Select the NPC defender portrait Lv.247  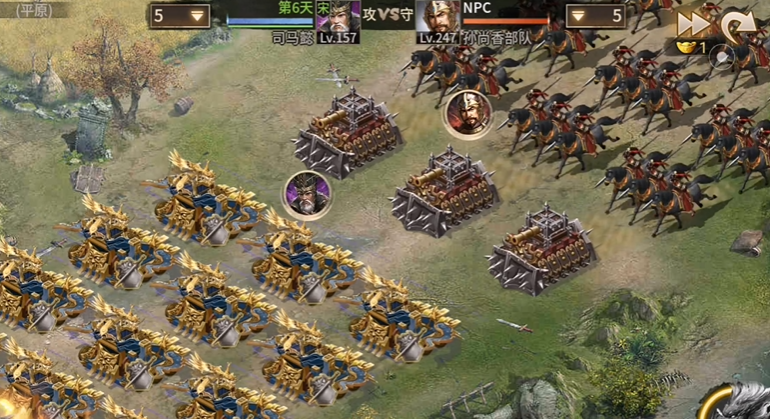pyautogui.click(x=437, y=20)
